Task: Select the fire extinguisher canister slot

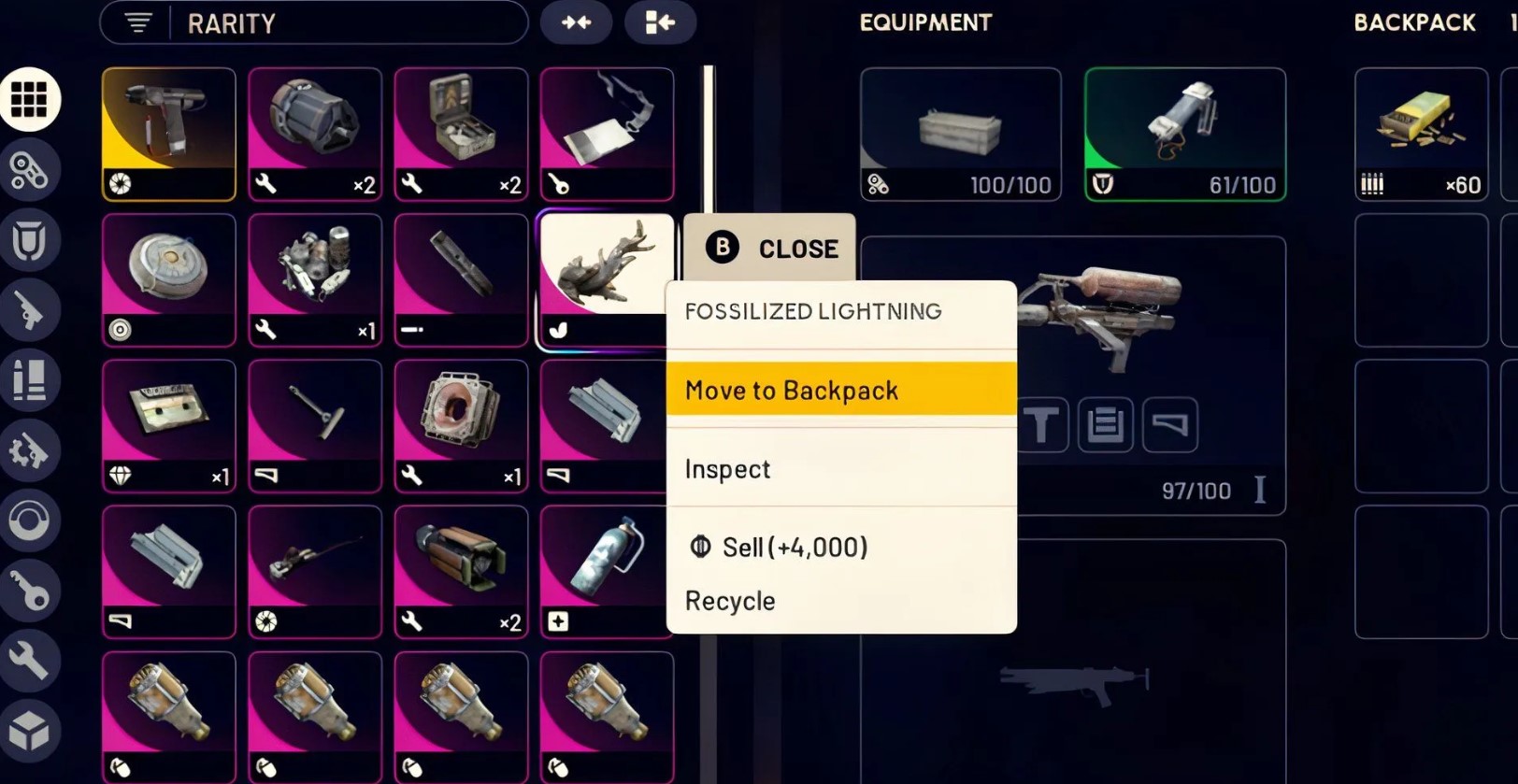Action: point(606,571)
